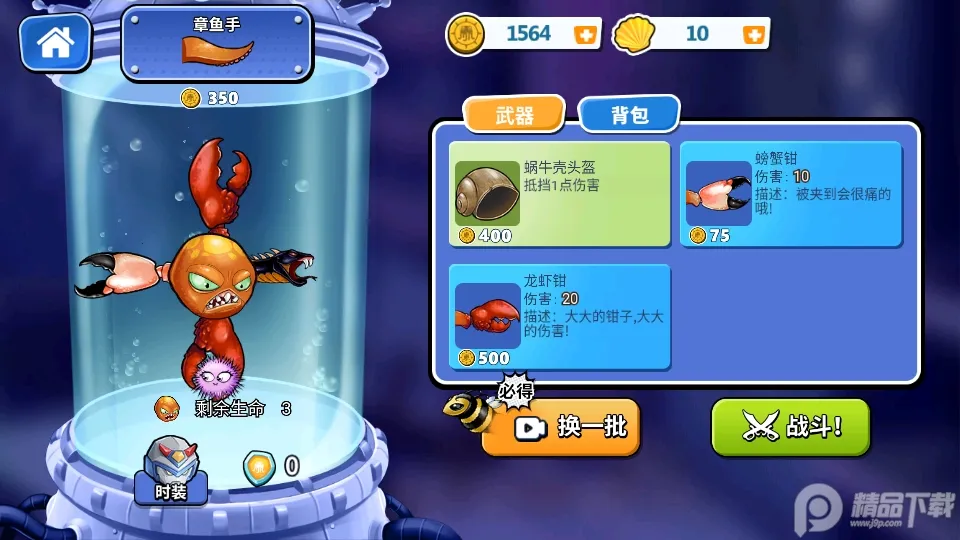Image resolution: width=960 pixels, height=540 pixels.
Task: Choose the 蜗牛壳头盔 snail shell helmet
Action: point(559,194)
